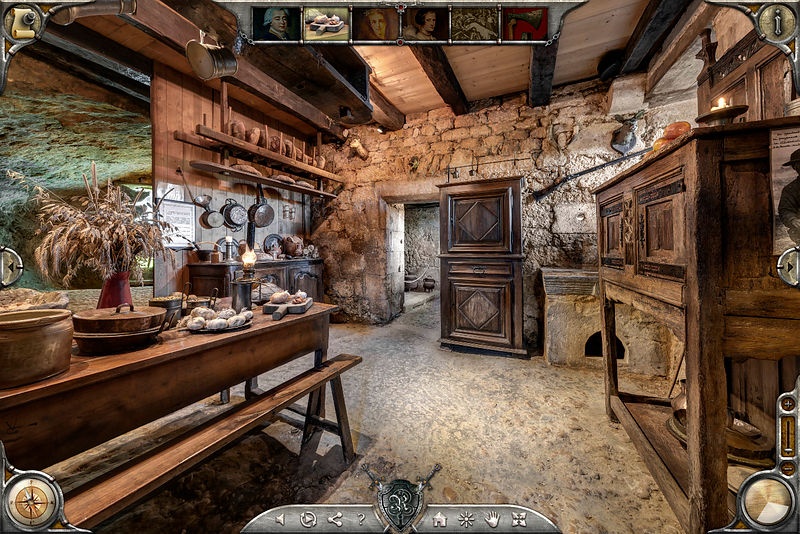Select the powdered-wig man portrait thumbnail

[276, 24]
